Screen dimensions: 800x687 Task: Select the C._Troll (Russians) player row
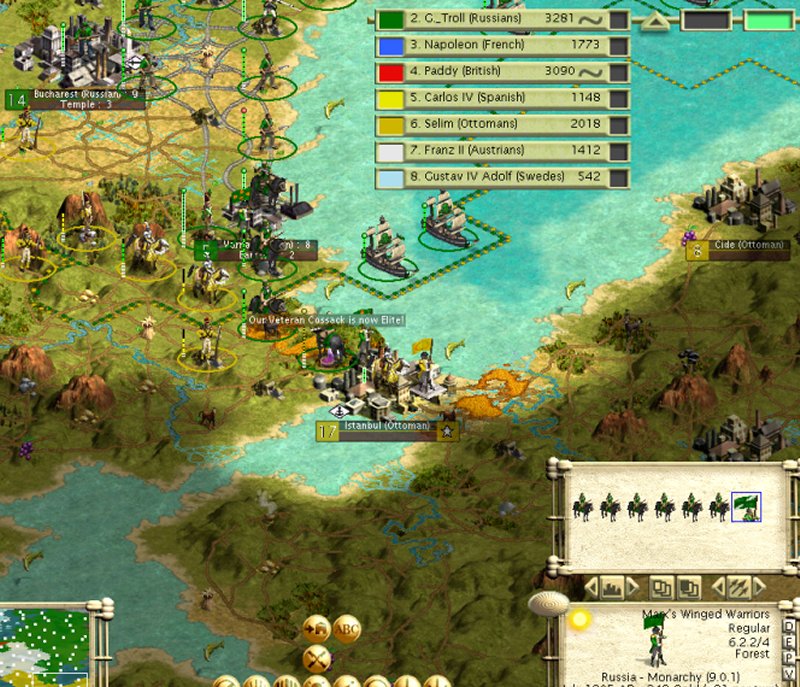coord(502,19)
